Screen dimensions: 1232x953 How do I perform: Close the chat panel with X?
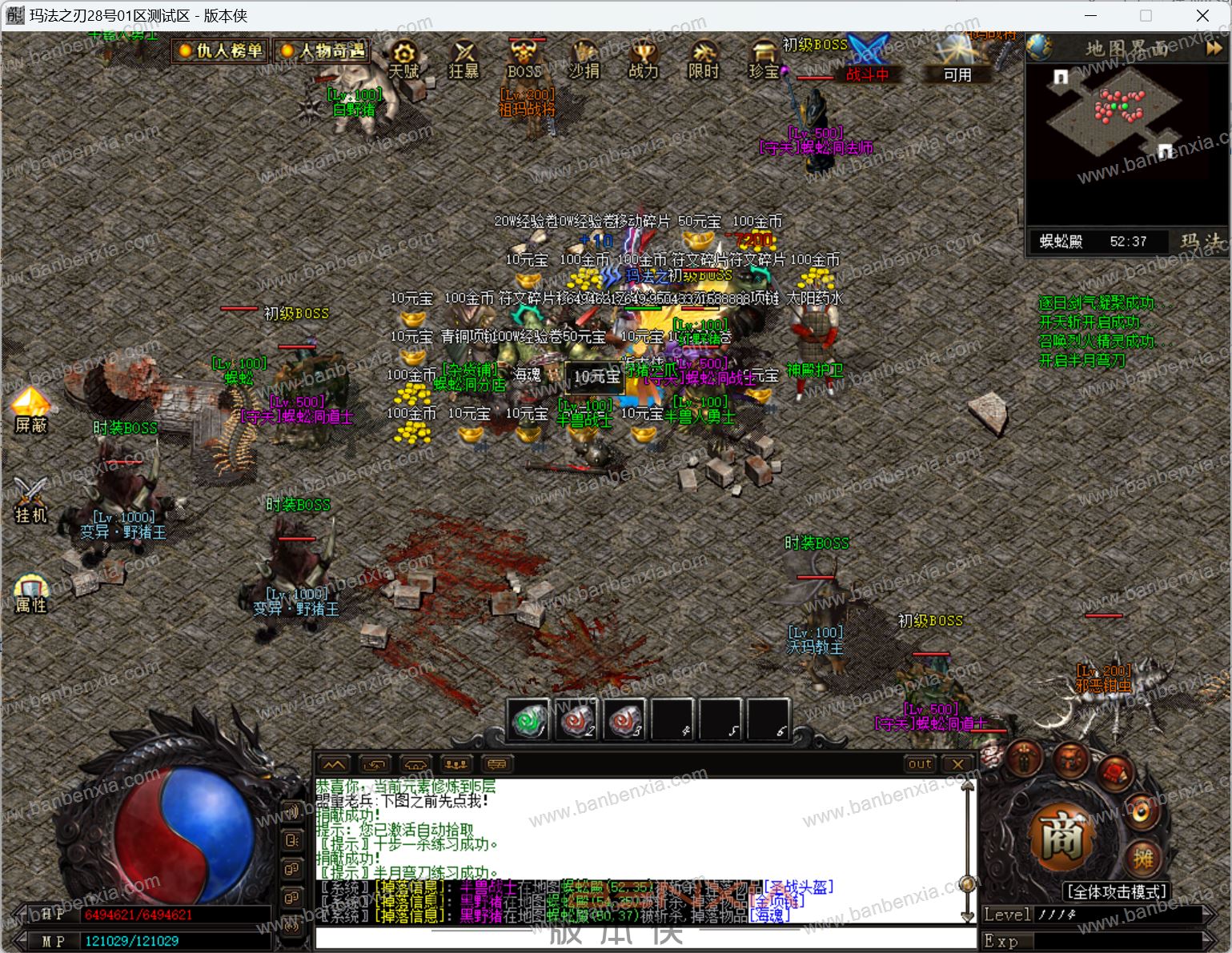[957, 763]
